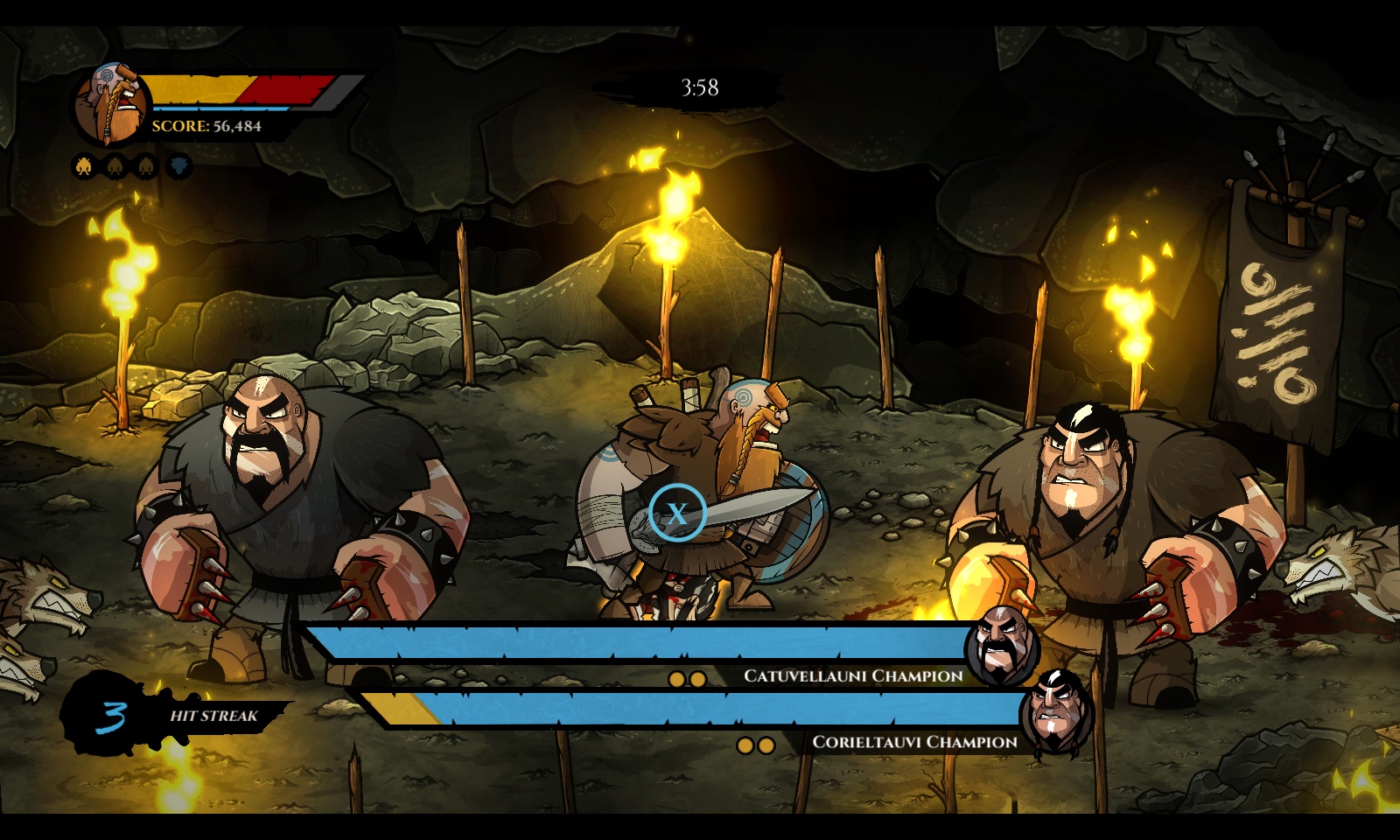Viewport: 1400px width, 840px height.
Task: Select the blue wolf head summon icon
Action: (x=179, y=165)
